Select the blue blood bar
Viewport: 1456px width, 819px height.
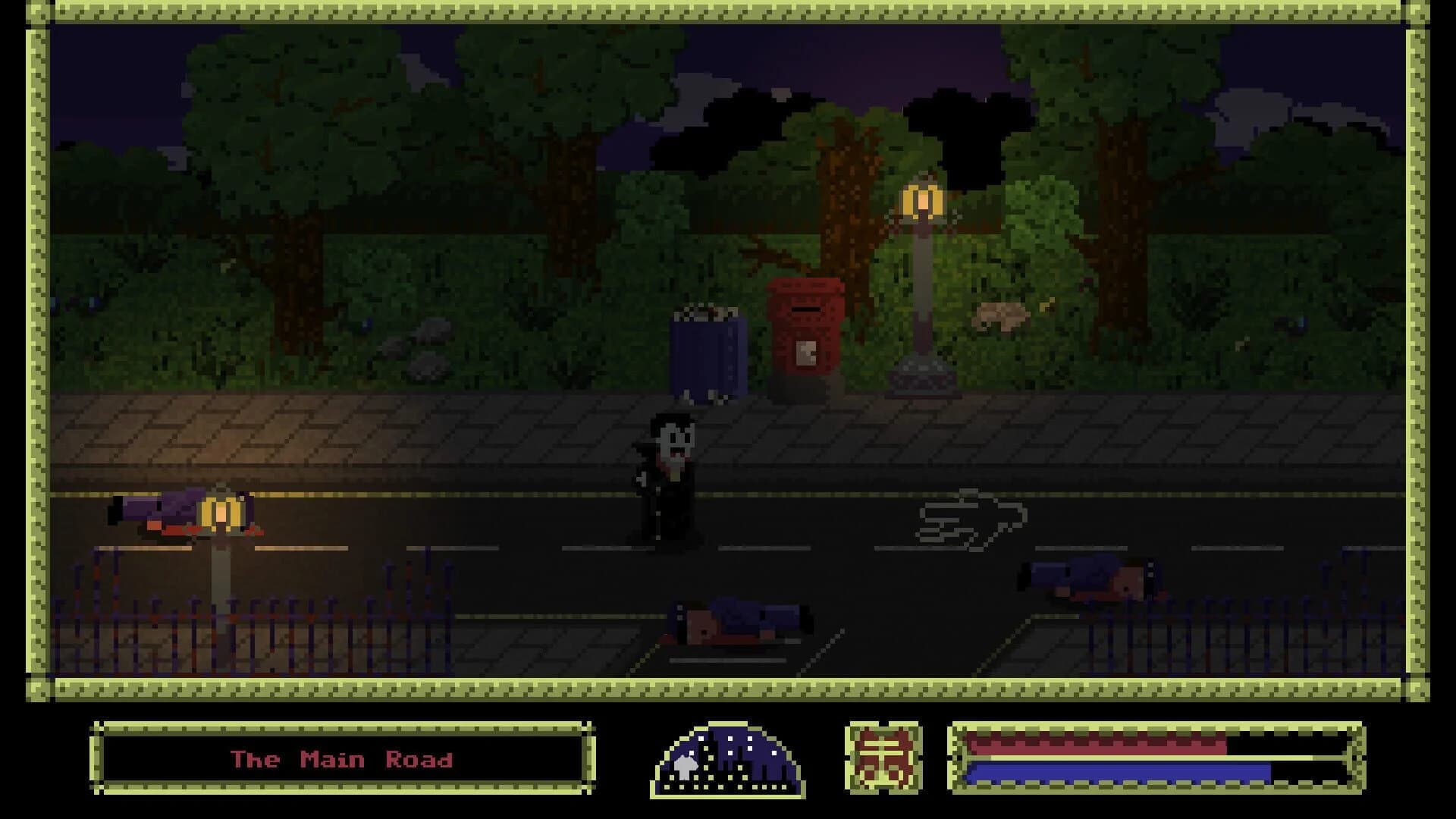pyautogui.click(x=1100, y=771)
